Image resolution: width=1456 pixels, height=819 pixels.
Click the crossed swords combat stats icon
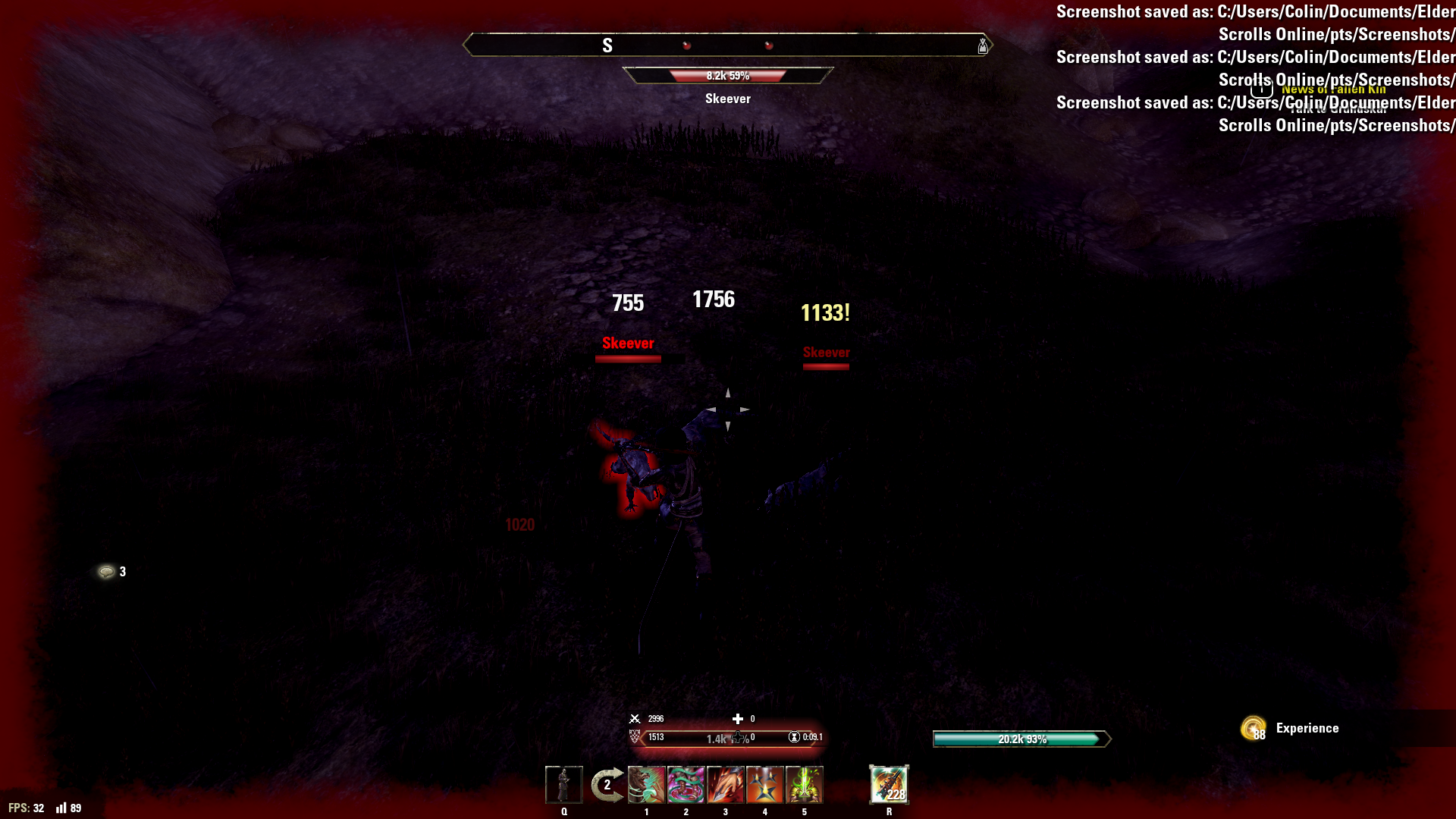point(635,718)
